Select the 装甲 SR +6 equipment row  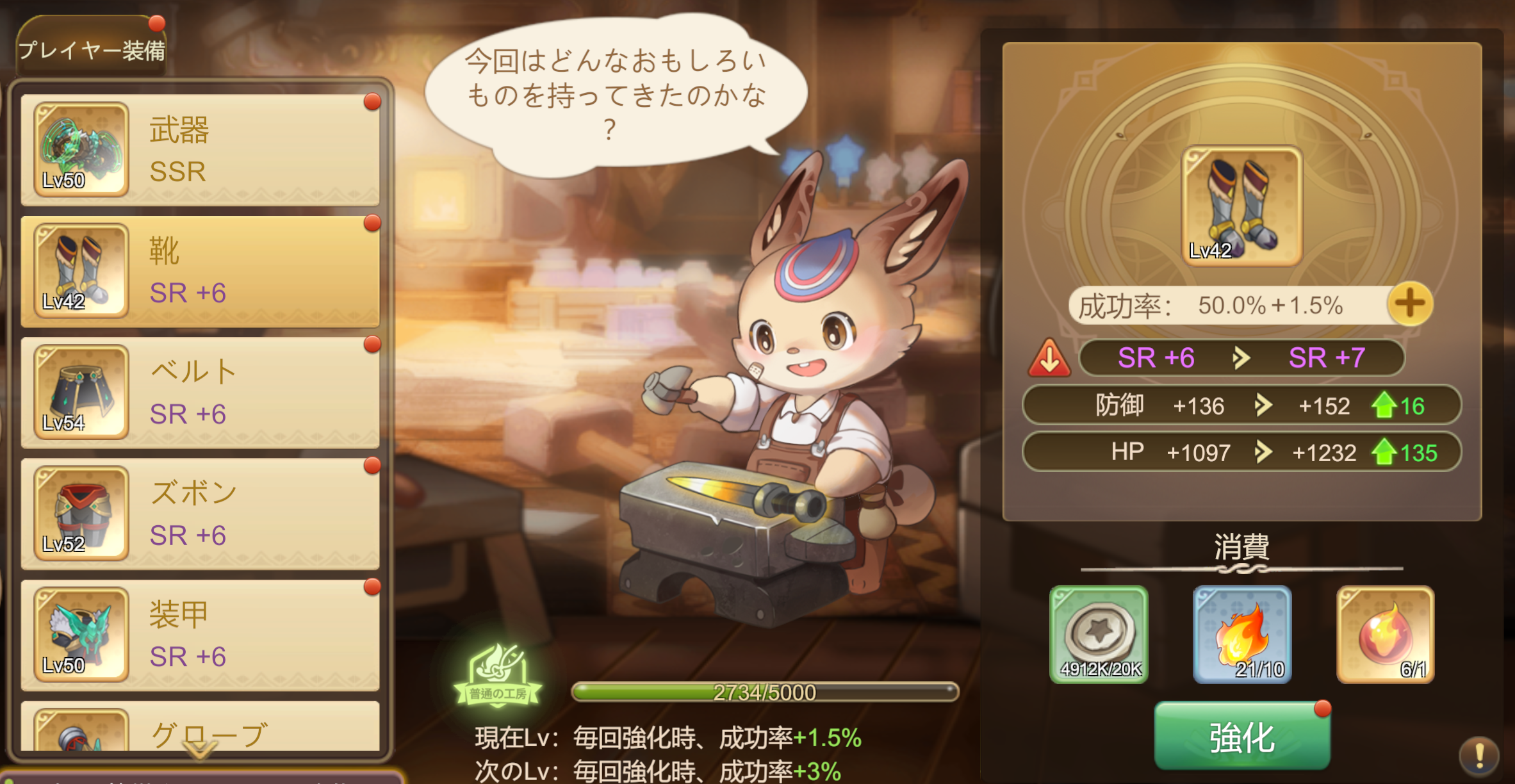pyautogui.click(x=200, y=635)
